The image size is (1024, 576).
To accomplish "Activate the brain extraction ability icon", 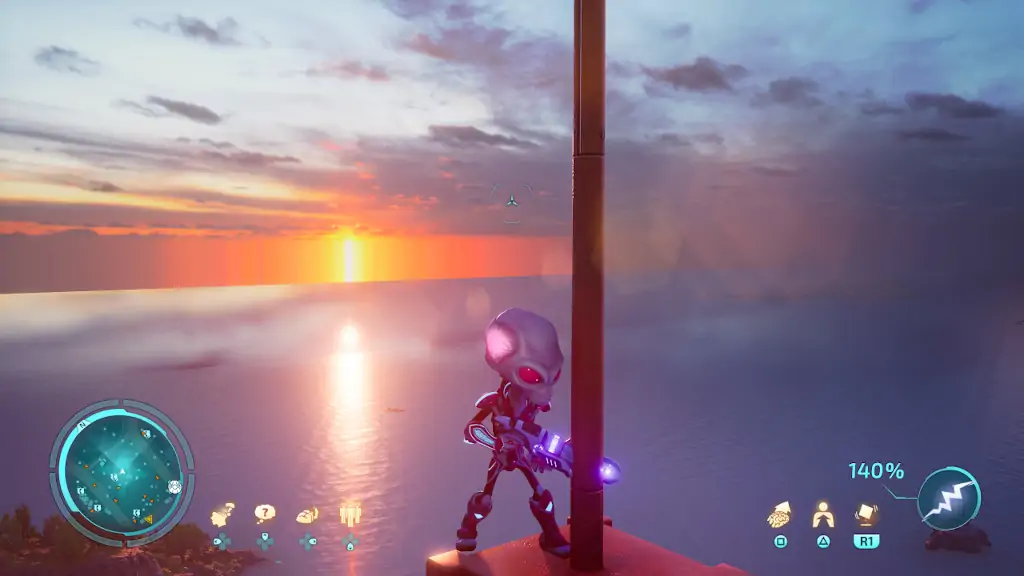I will tap(779, 514).
